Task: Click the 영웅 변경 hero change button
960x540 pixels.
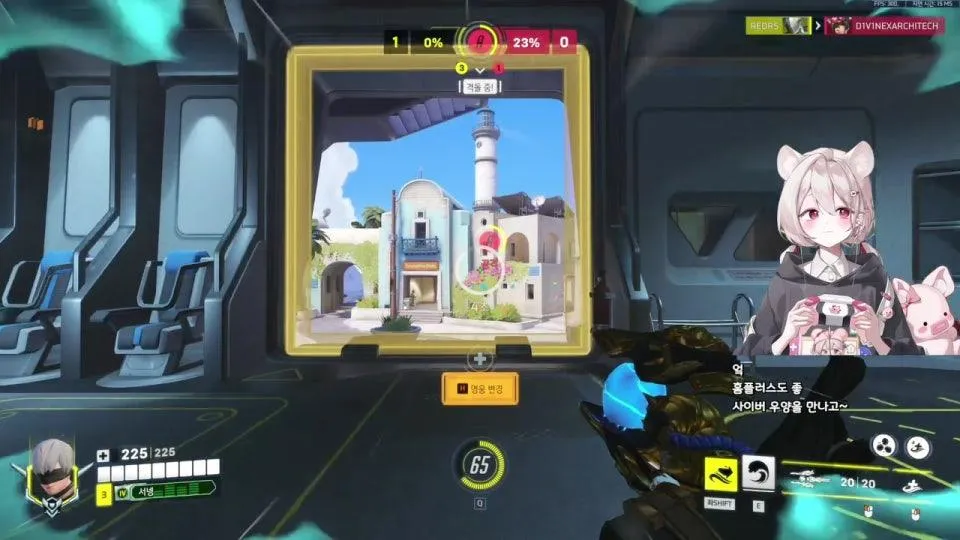Action: point(480,388)
